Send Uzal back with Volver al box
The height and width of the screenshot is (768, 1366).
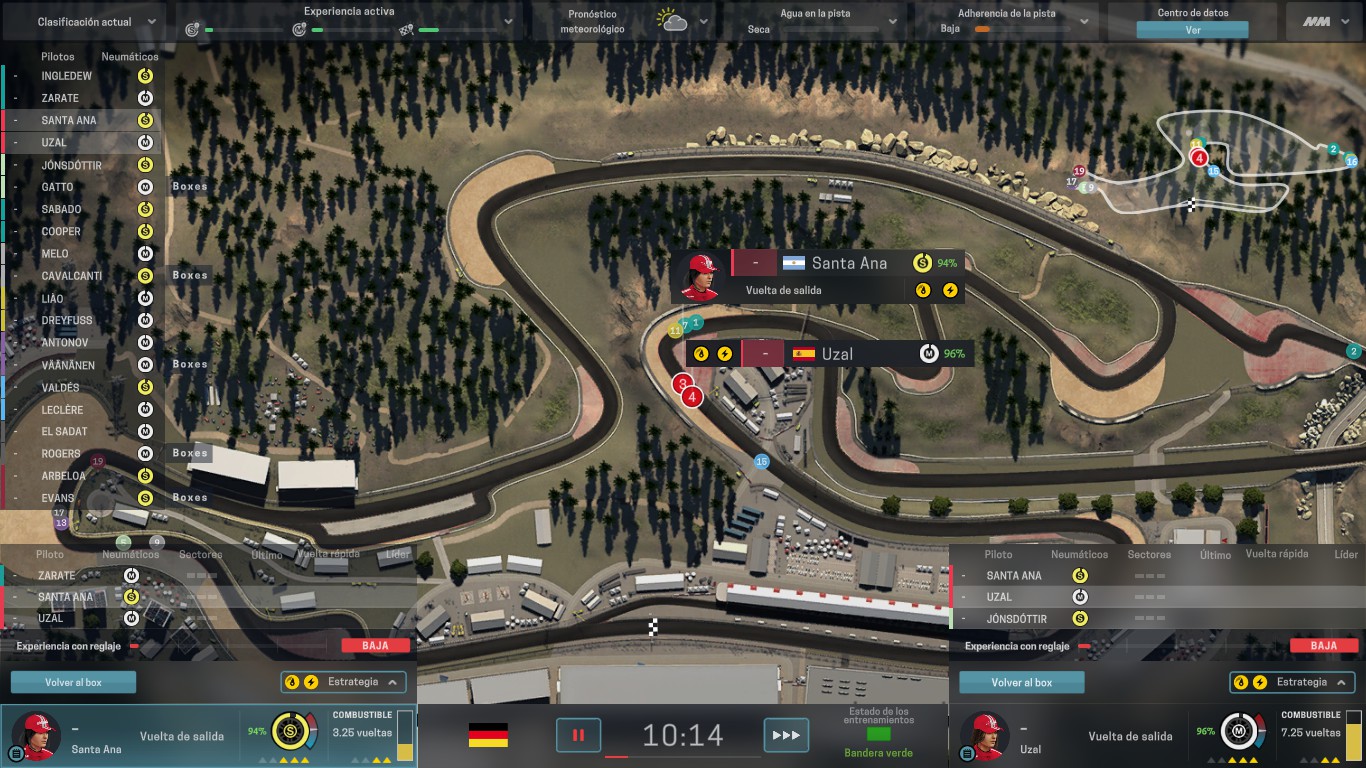(x=1021, y=682)
